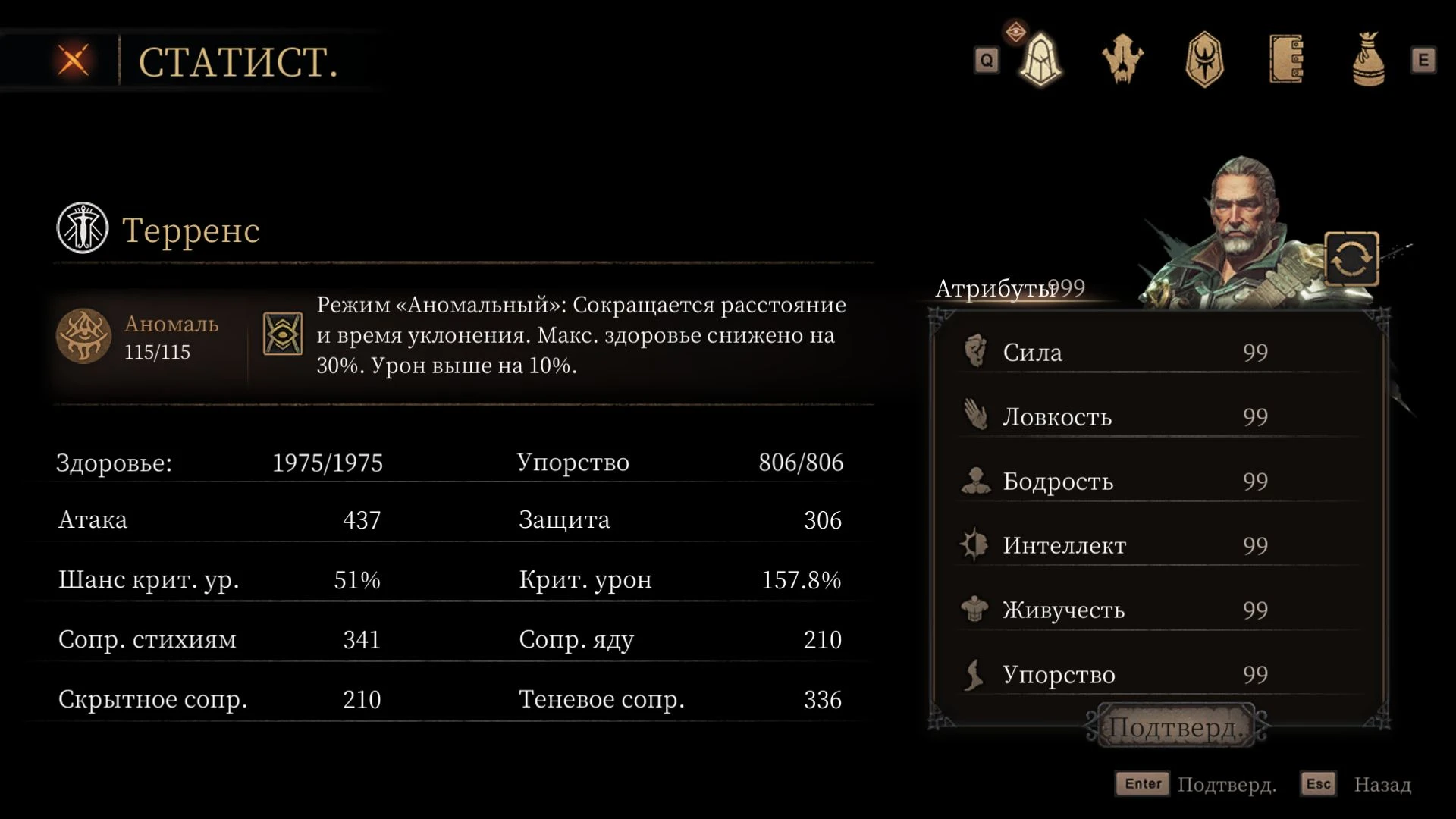Open the inventory bag icon

[x=1369, y=61]
